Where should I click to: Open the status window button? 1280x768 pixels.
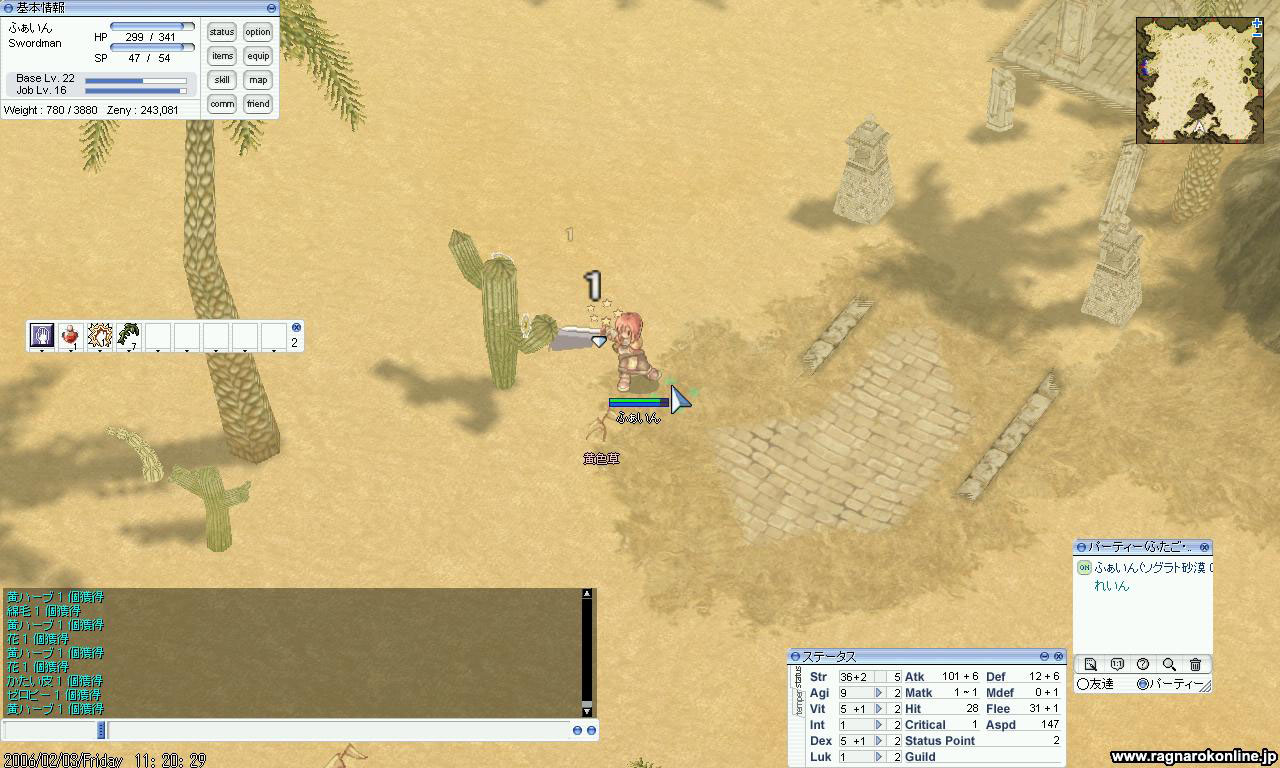point(222,32)
